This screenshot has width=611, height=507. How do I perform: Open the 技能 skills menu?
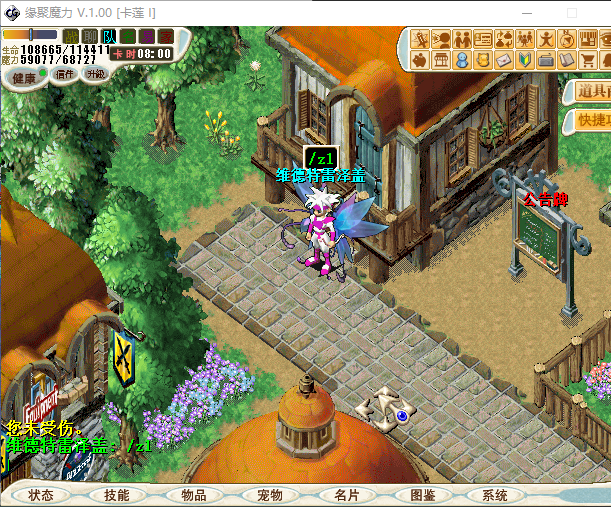click(x=116, y=495)
